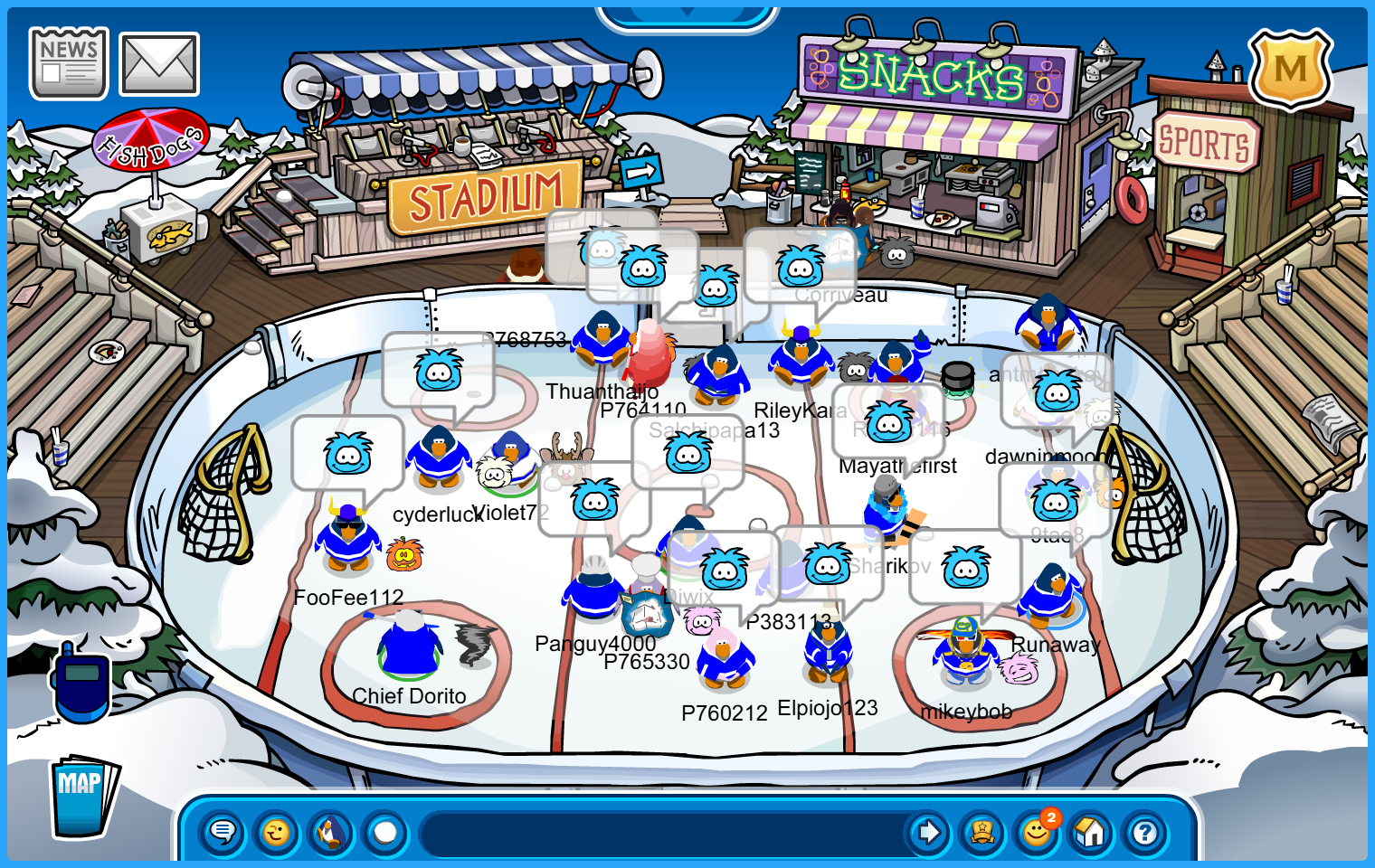
Task: Open the penguin actions menu
Action: [331, 832]
